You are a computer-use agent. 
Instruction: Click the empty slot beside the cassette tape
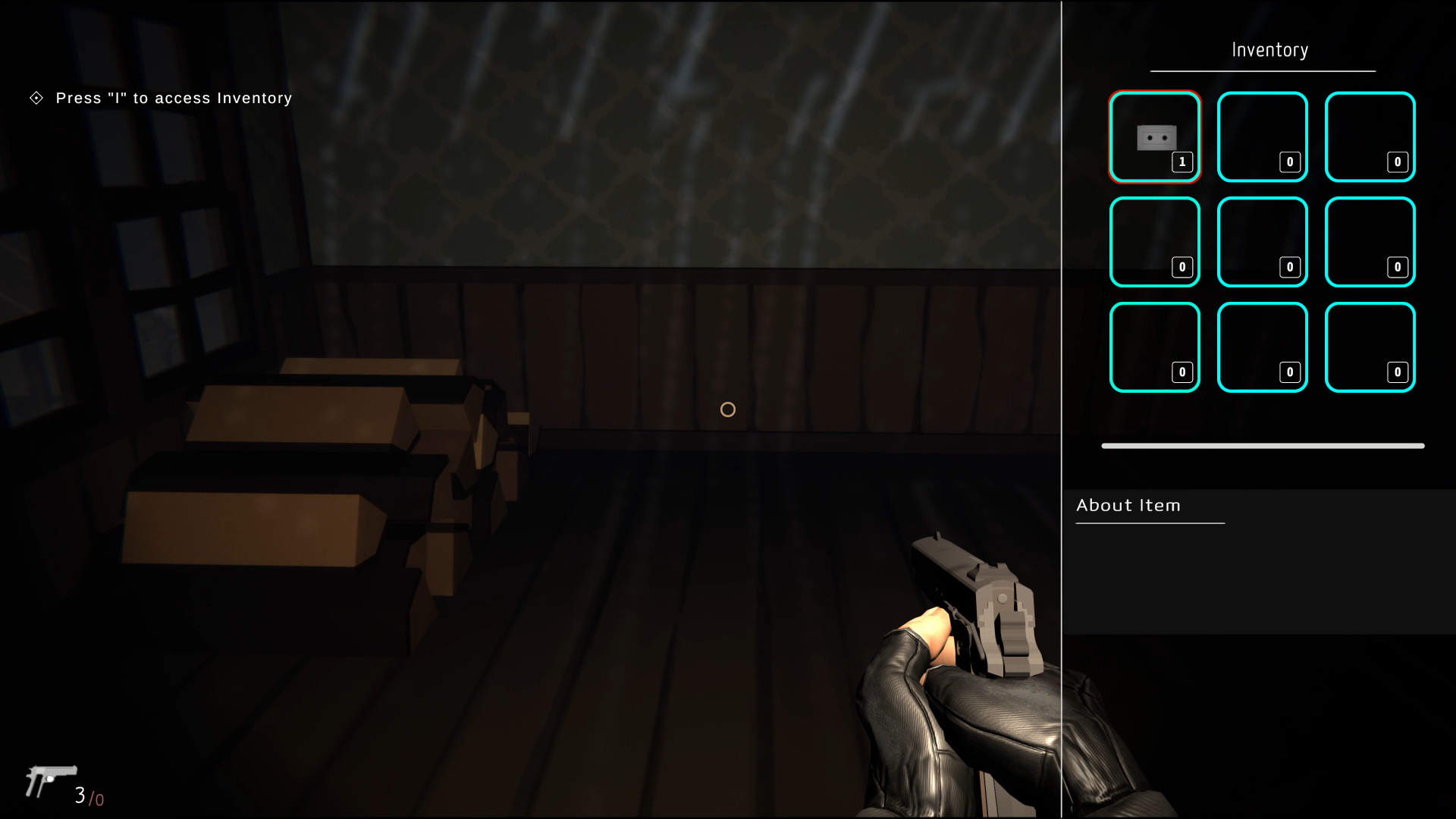[1262, 136]
